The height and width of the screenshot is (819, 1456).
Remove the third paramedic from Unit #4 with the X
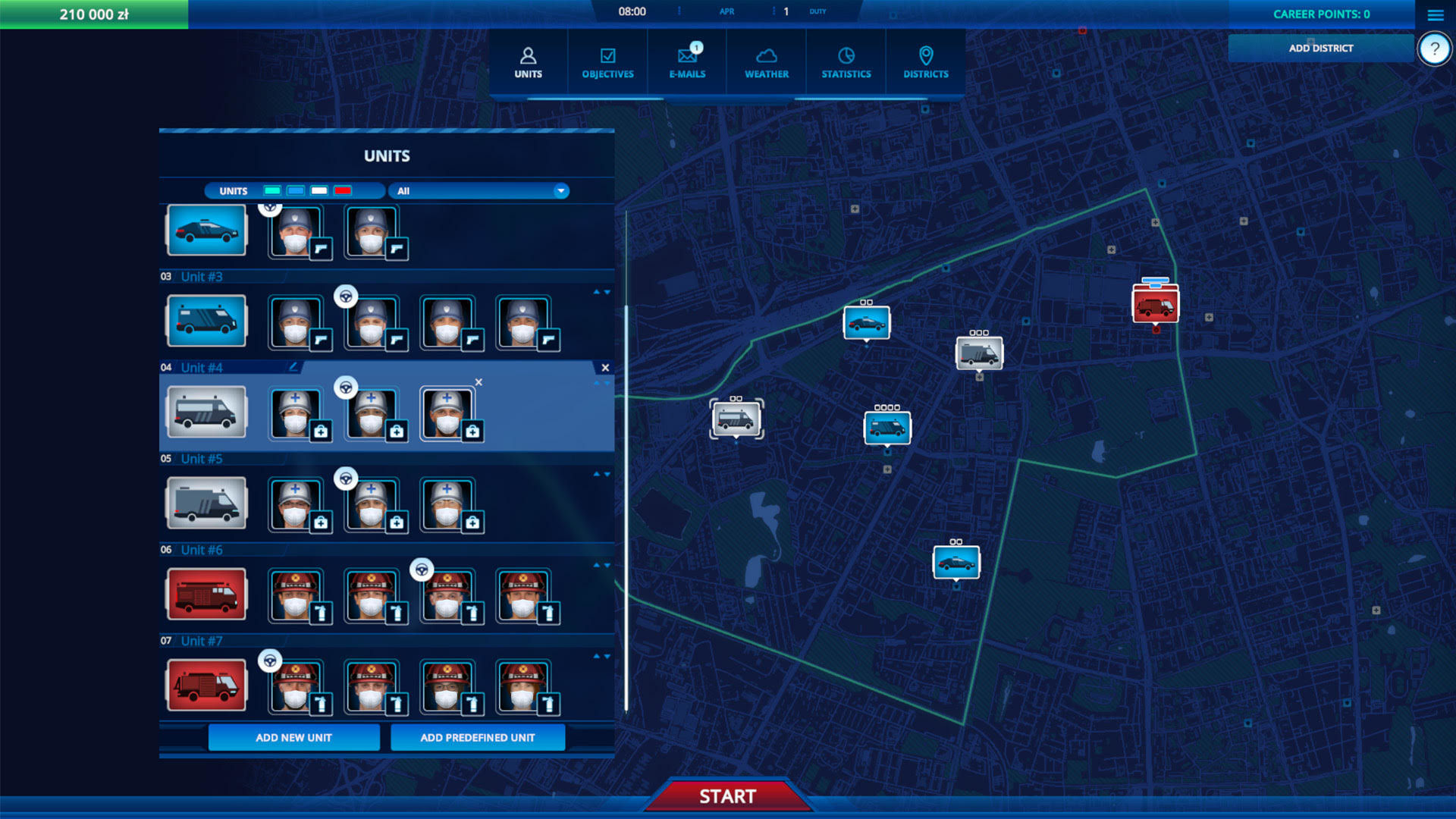(480, 383)
